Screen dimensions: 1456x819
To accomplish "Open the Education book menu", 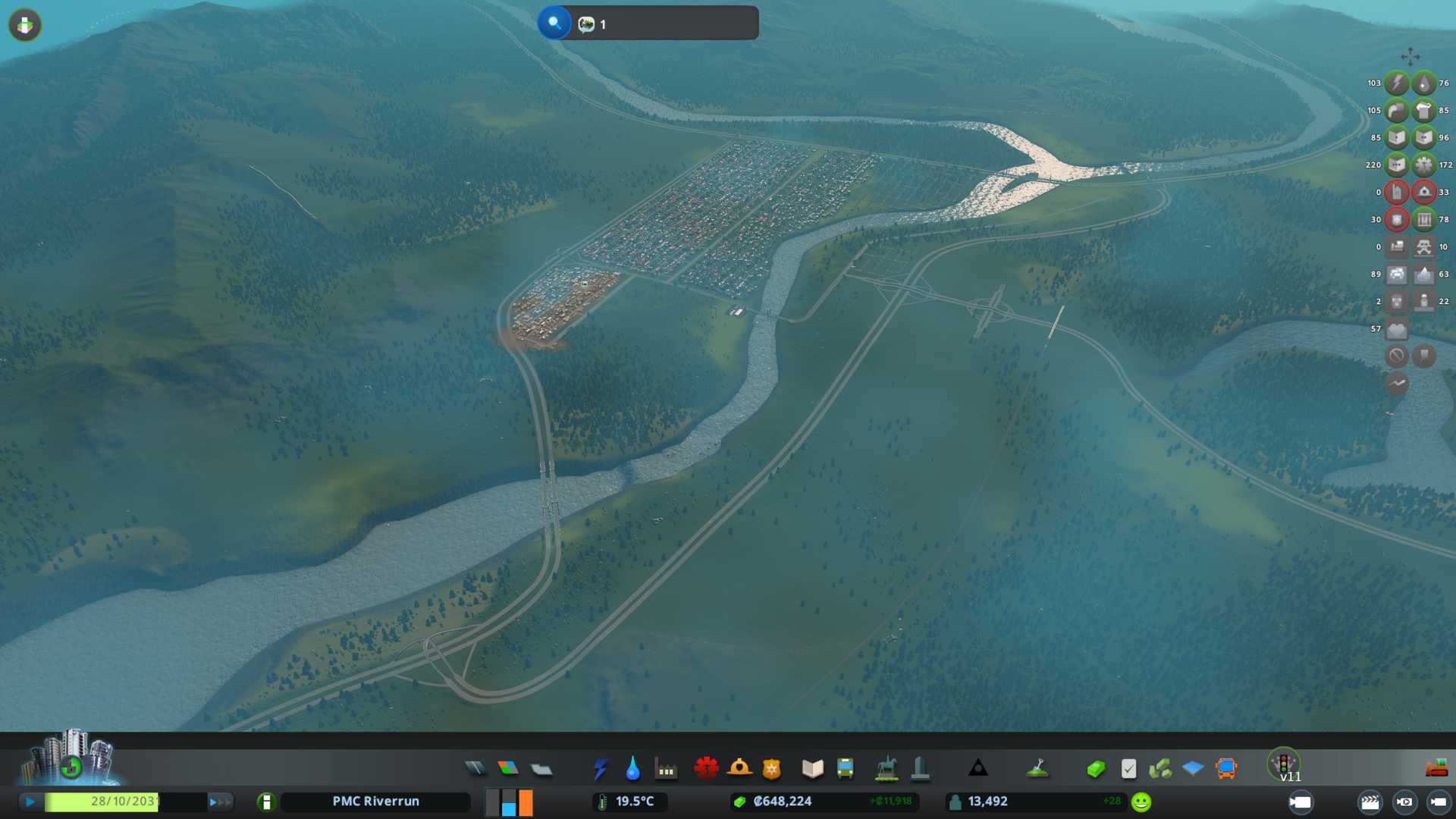I will coord(812,769).
